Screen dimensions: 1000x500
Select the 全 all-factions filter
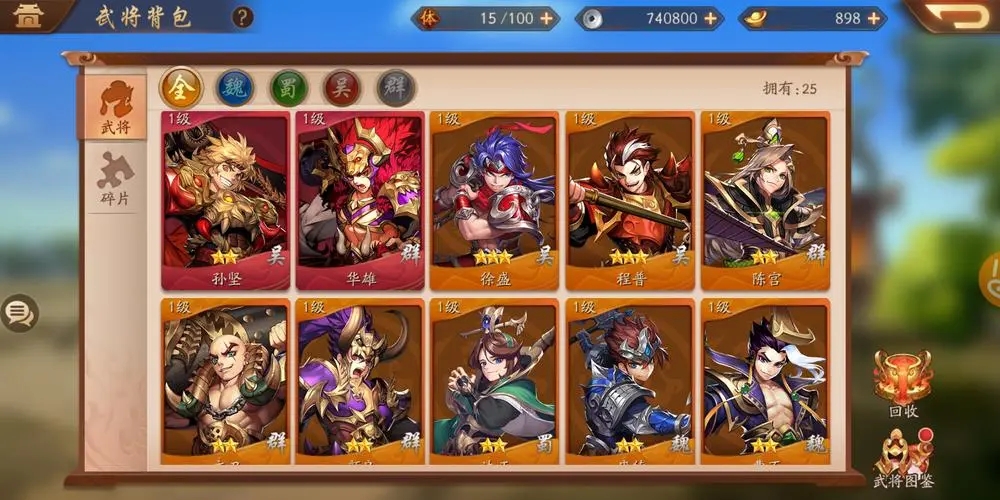pyautogui.click(x=182, y=88)
